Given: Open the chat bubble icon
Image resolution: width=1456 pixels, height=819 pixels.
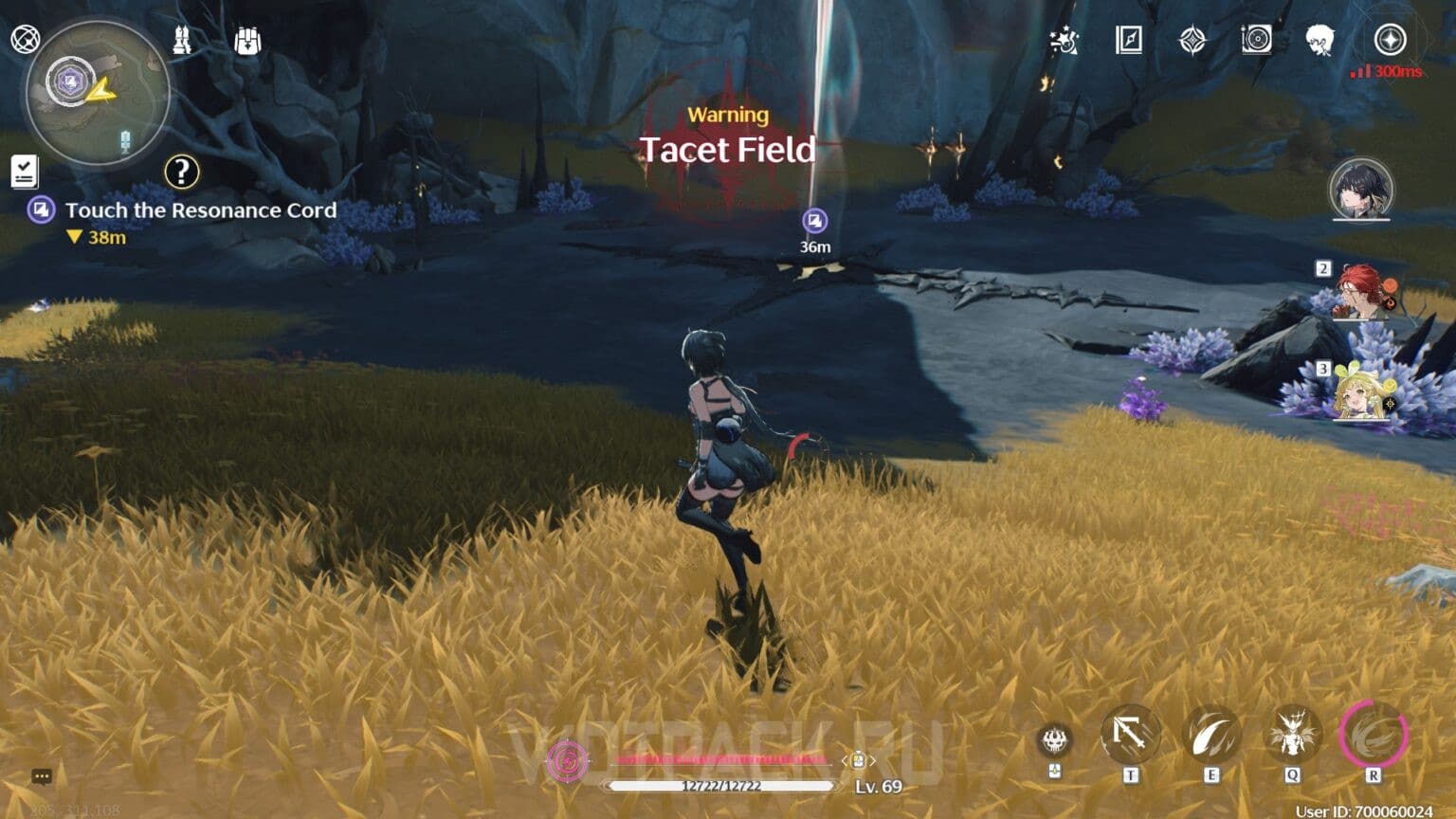Looking at the screenshot, I should coord(42,777).
